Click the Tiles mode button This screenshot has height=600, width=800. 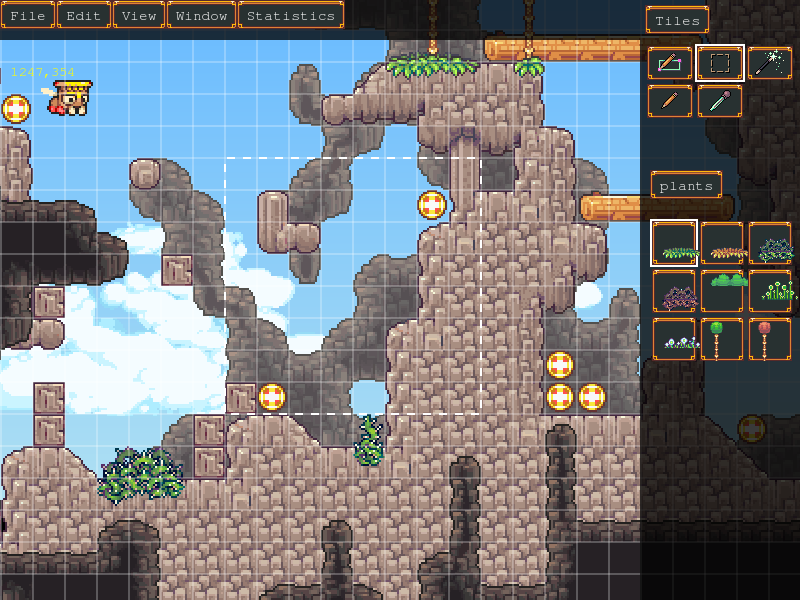click(677, 21)
